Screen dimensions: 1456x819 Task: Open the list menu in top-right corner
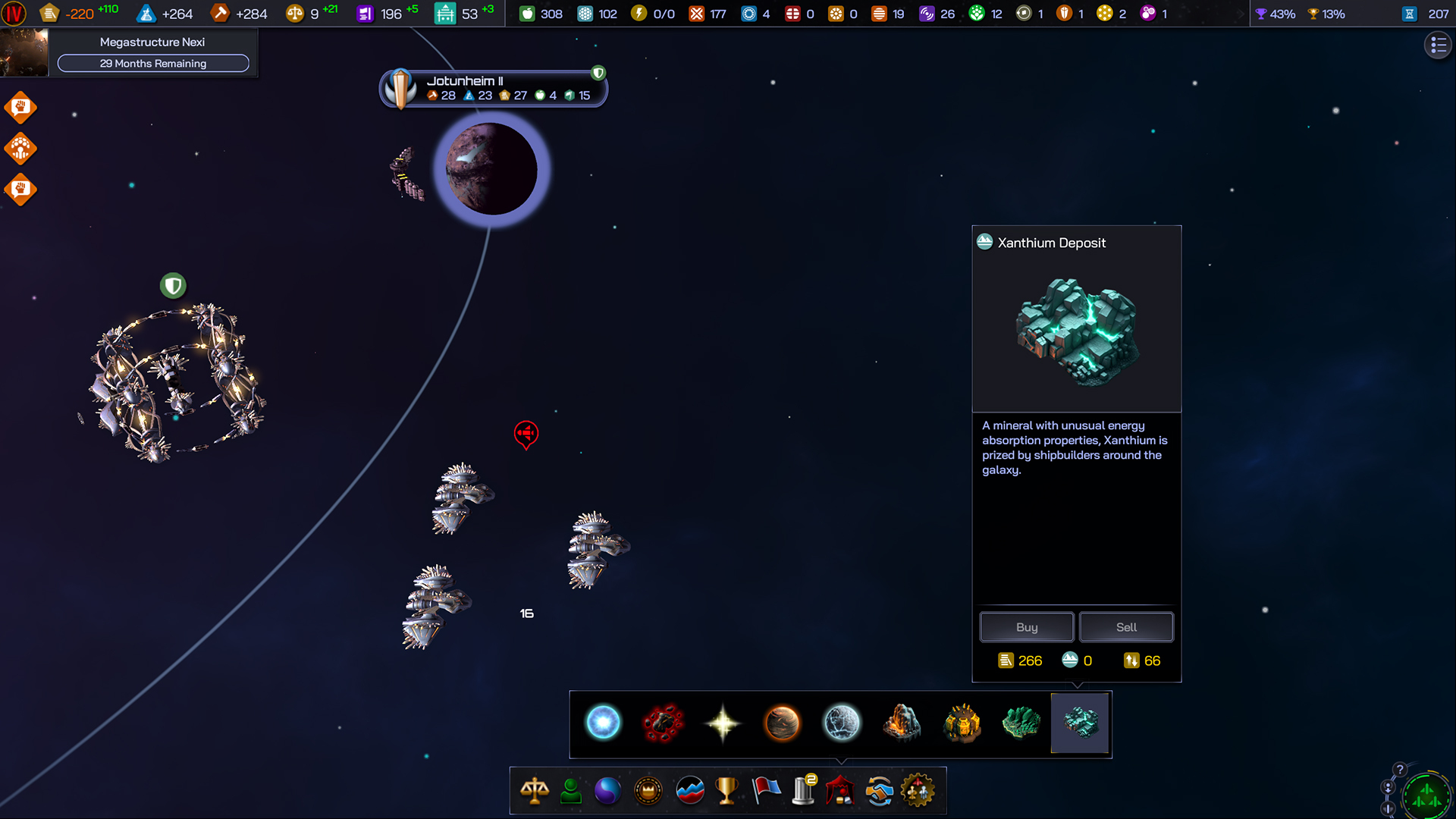(x=1438, y=45)
